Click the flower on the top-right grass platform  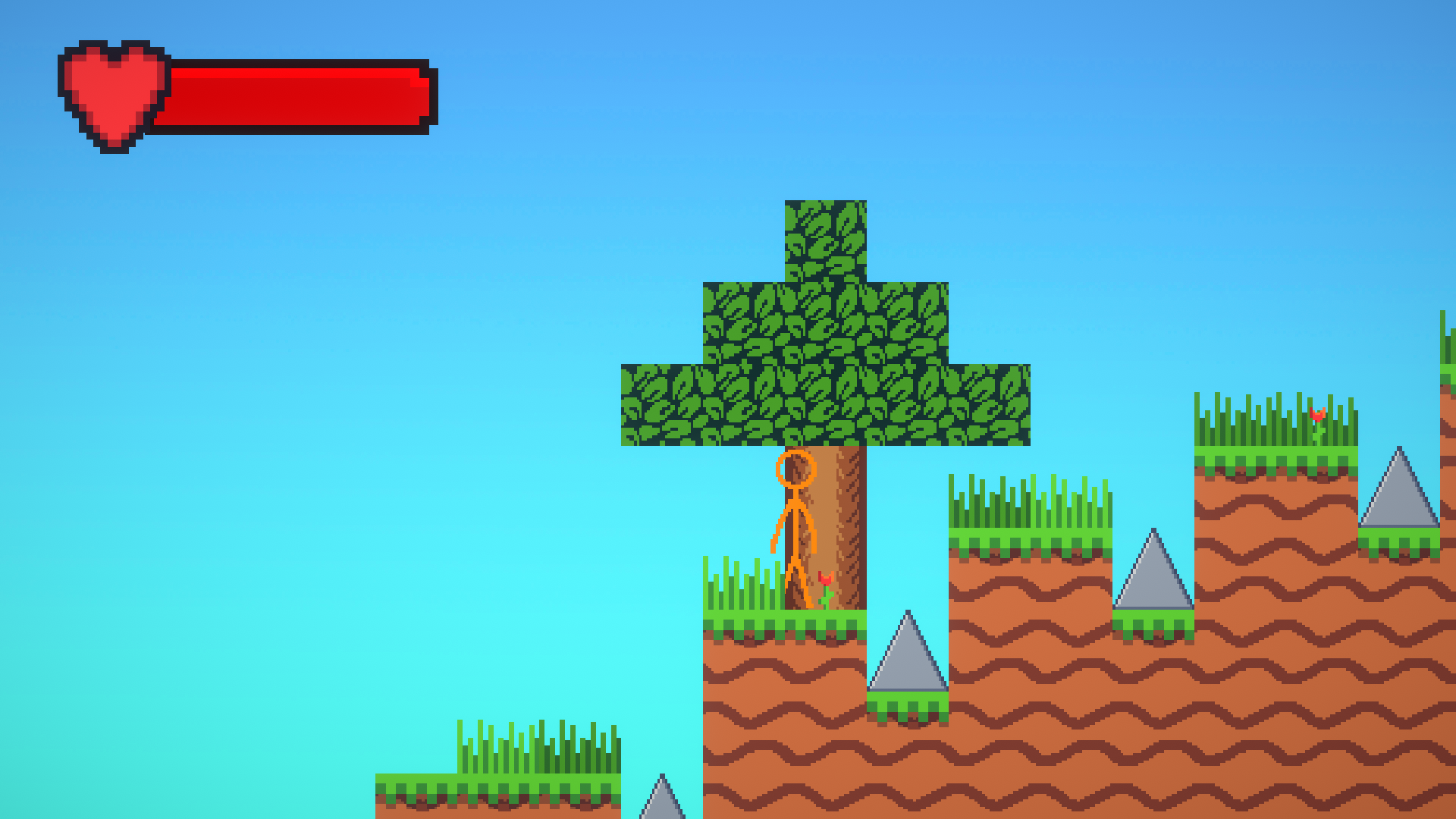[1317, 413]
